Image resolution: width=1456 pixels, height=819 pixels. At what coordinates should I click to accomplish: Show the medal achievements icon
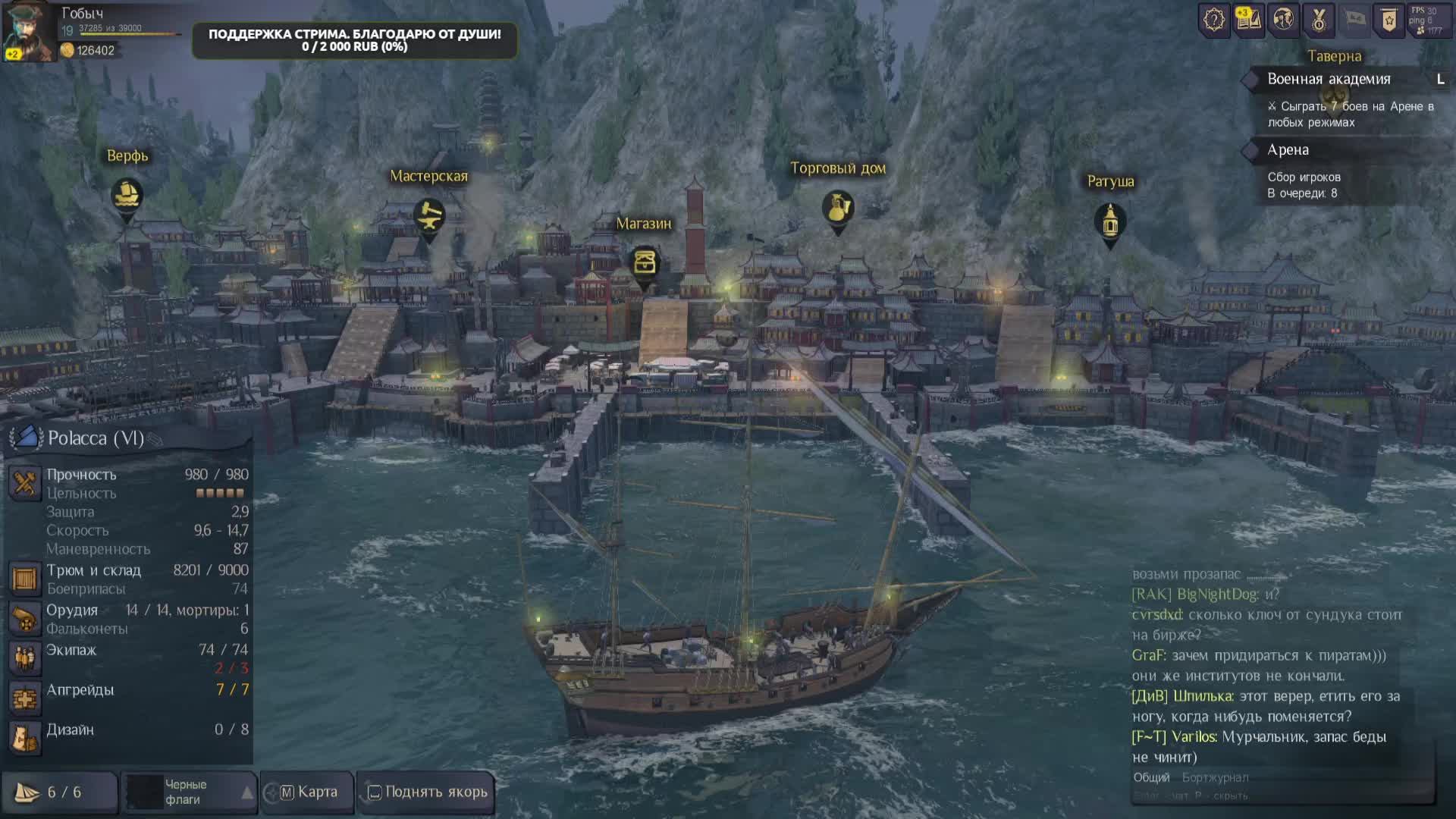point(1319,20)
